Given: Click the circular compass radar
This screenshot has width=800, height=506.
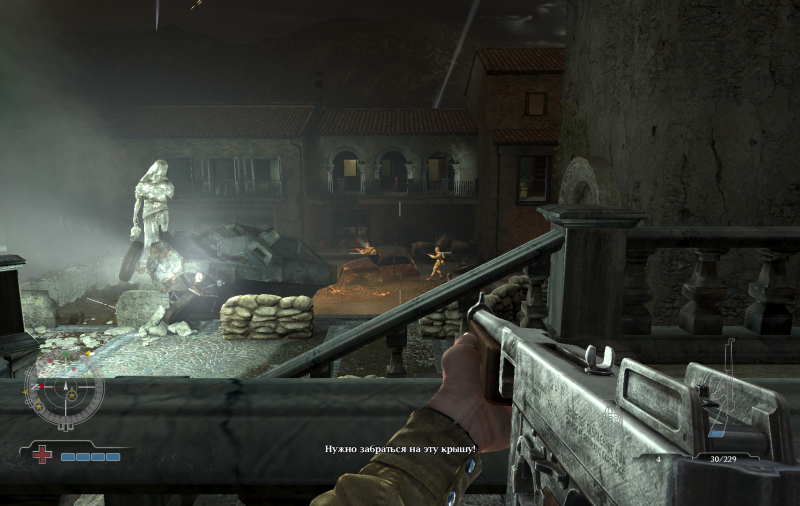Looking at the screenshot, I should point(63,388).
